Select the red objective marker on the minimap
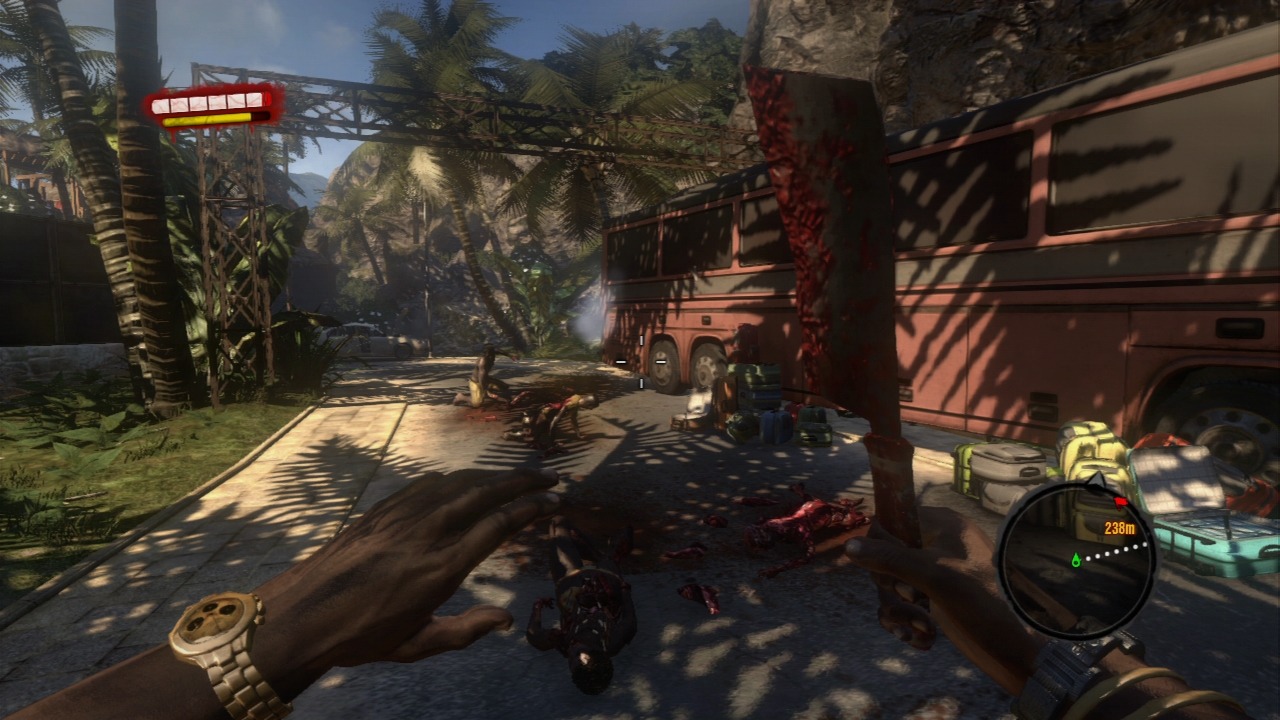Image resolution: width=1280 pixels, height=720 pixels. 1120,500
